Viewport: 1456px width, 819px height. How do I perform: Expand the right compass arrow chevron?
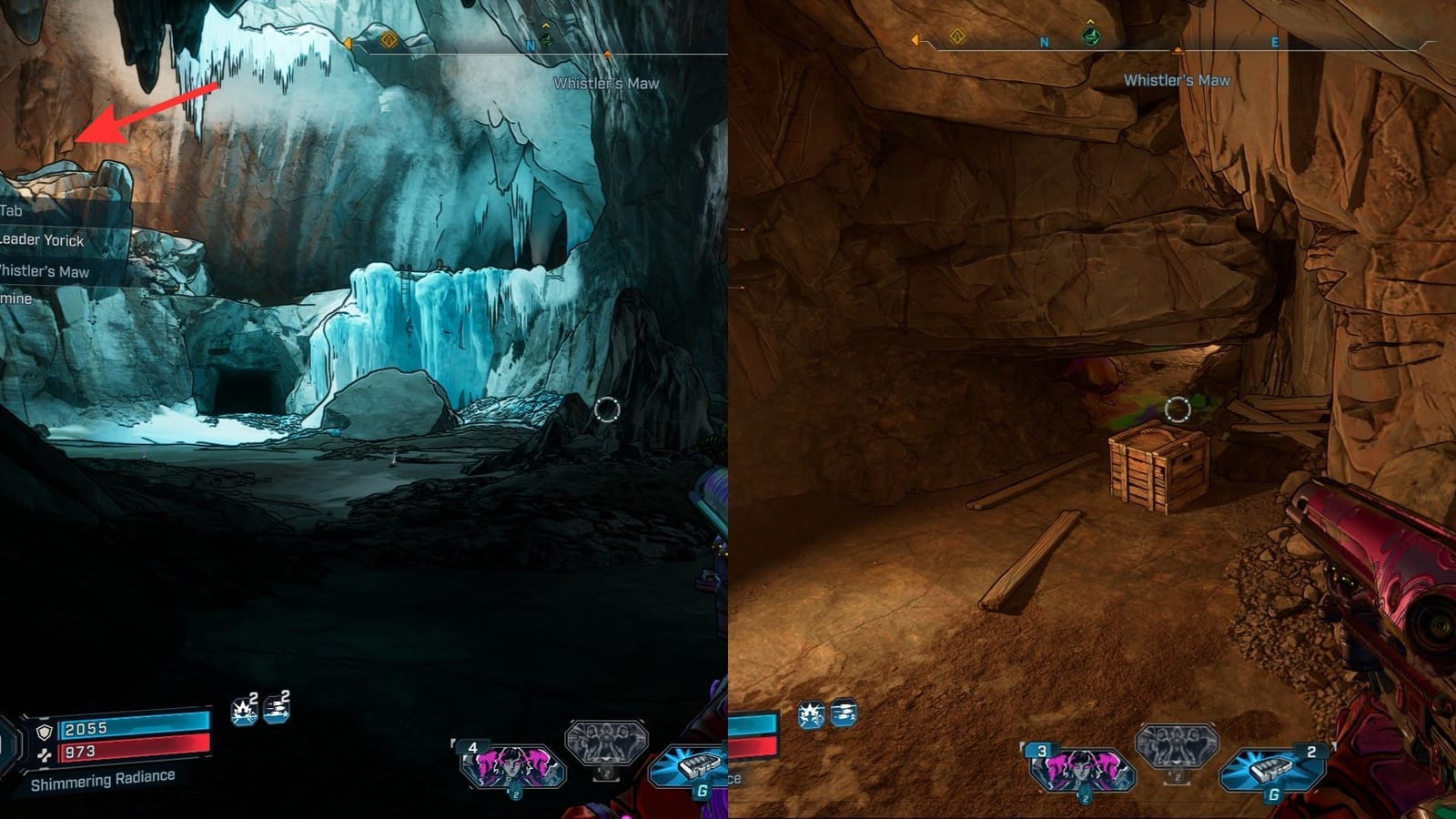(606, 55)
